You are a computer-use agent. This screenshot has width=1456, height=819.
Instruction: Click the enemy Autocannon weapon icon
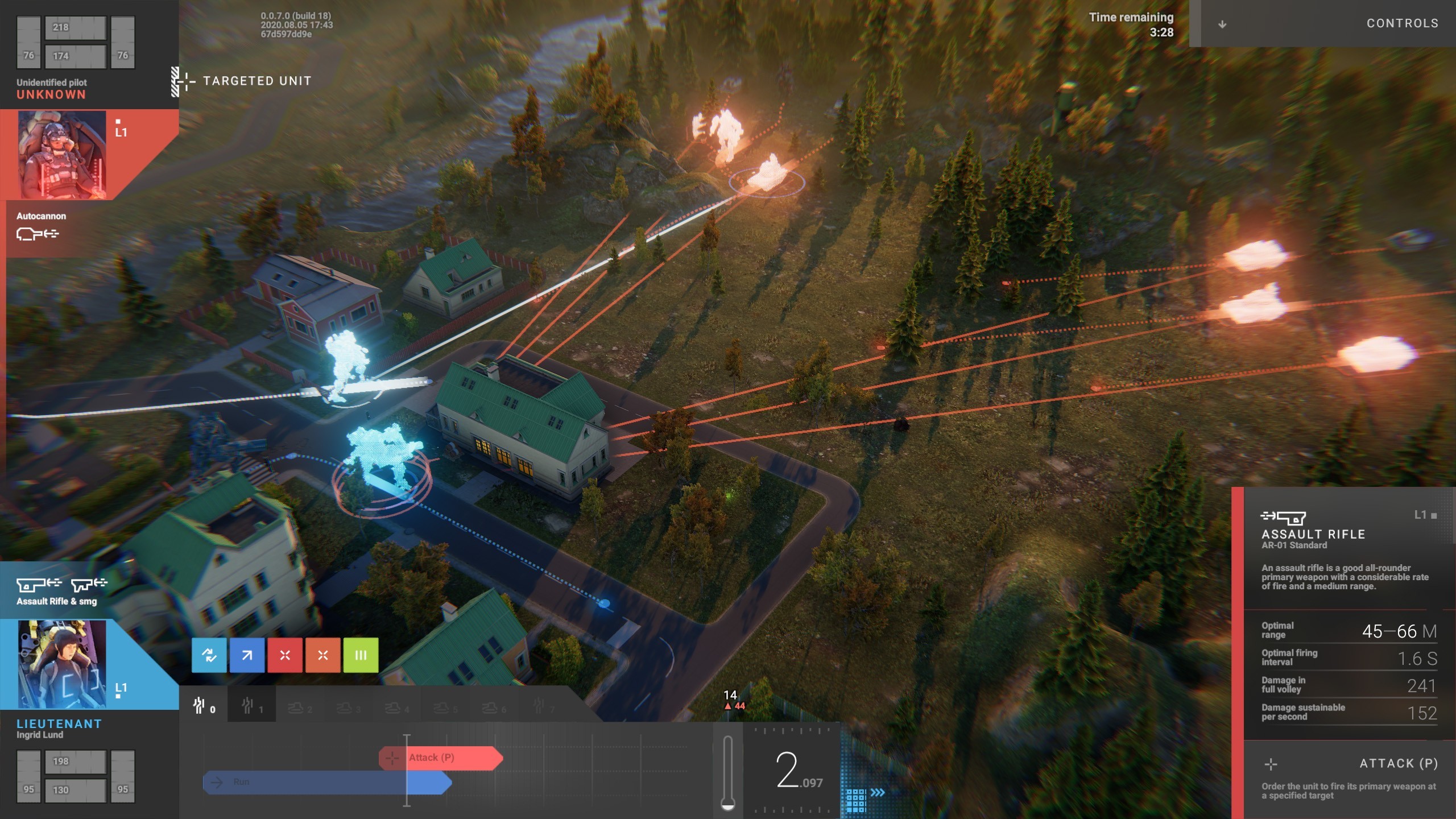click(x=38, y=233)
